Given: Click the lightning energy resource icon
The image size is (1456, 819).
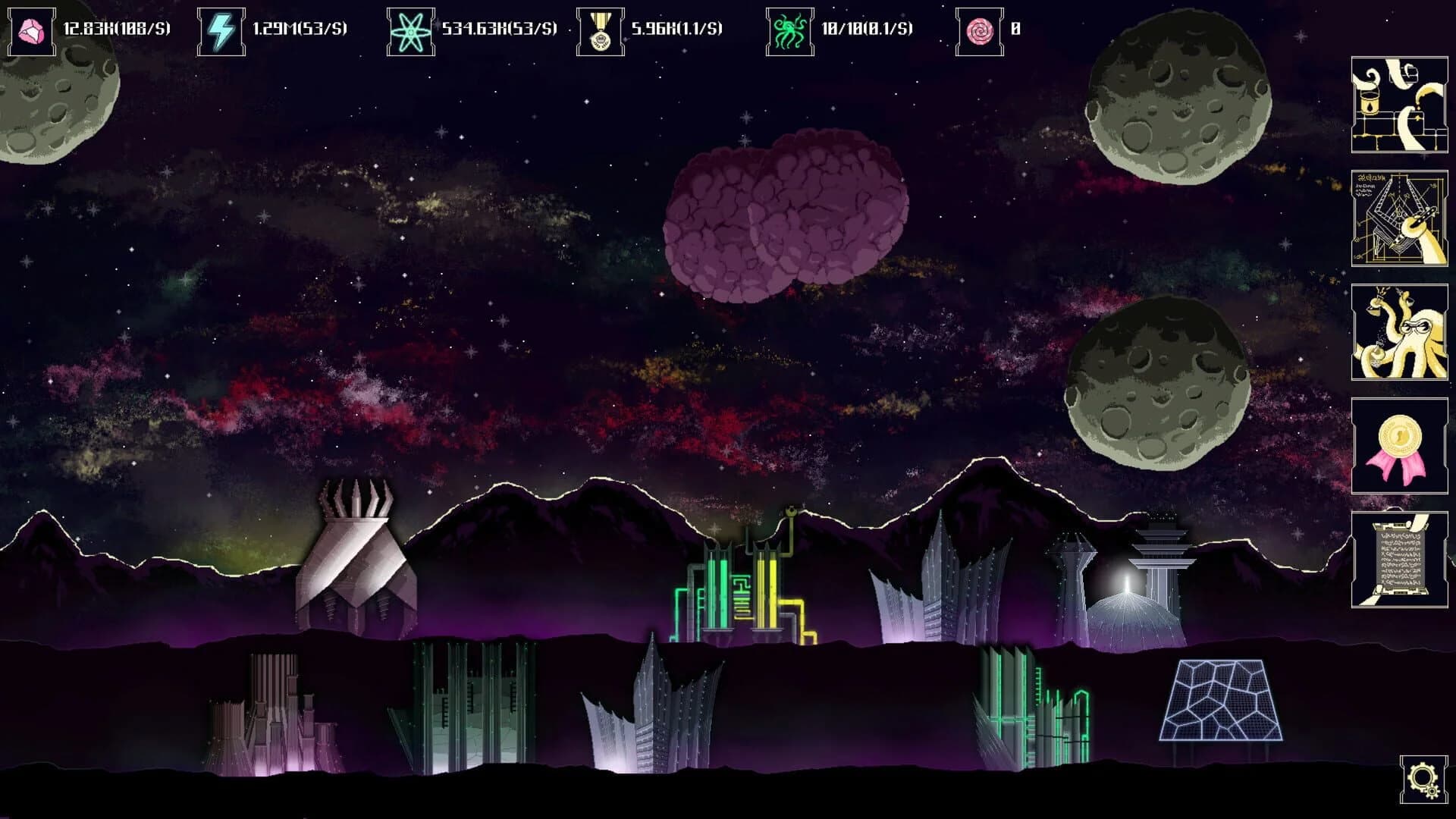Looking at the screenshot, I should tap(222, 30).
